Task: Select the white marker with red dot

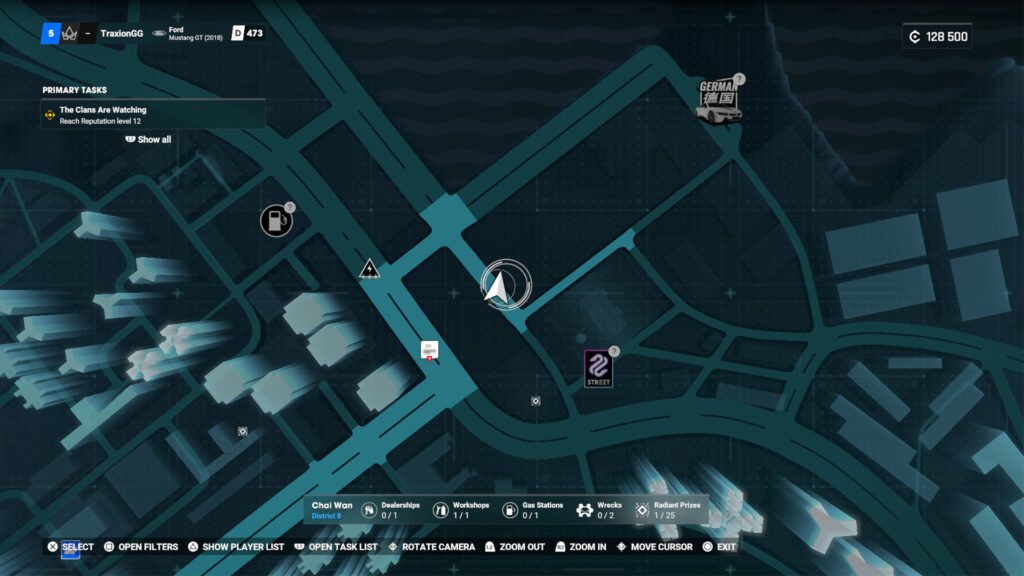Action: [x=429, y=349]
